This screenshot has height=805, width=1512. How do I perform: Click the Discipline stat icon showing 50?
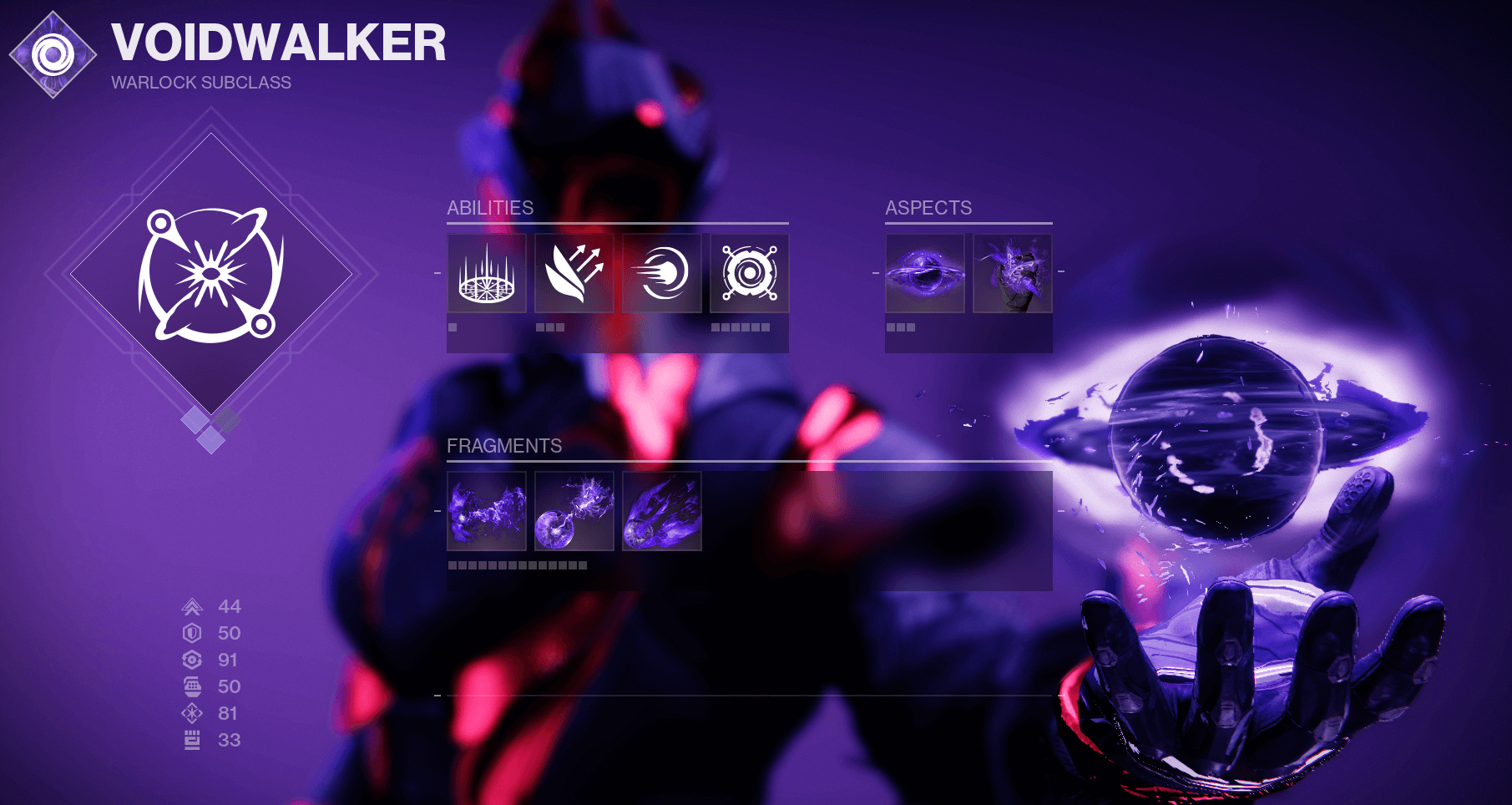pos(192,687)
